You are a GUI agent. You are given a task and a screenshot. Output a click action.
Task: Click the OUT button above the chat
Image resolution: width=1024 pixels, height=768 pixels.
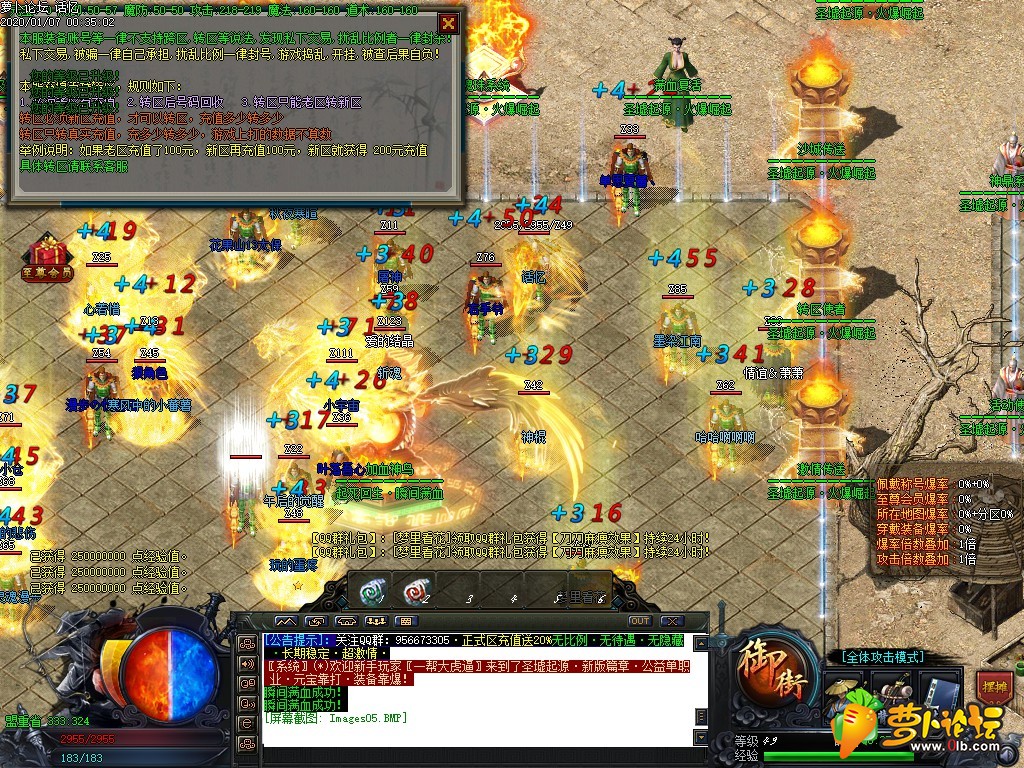pos(639,621)
